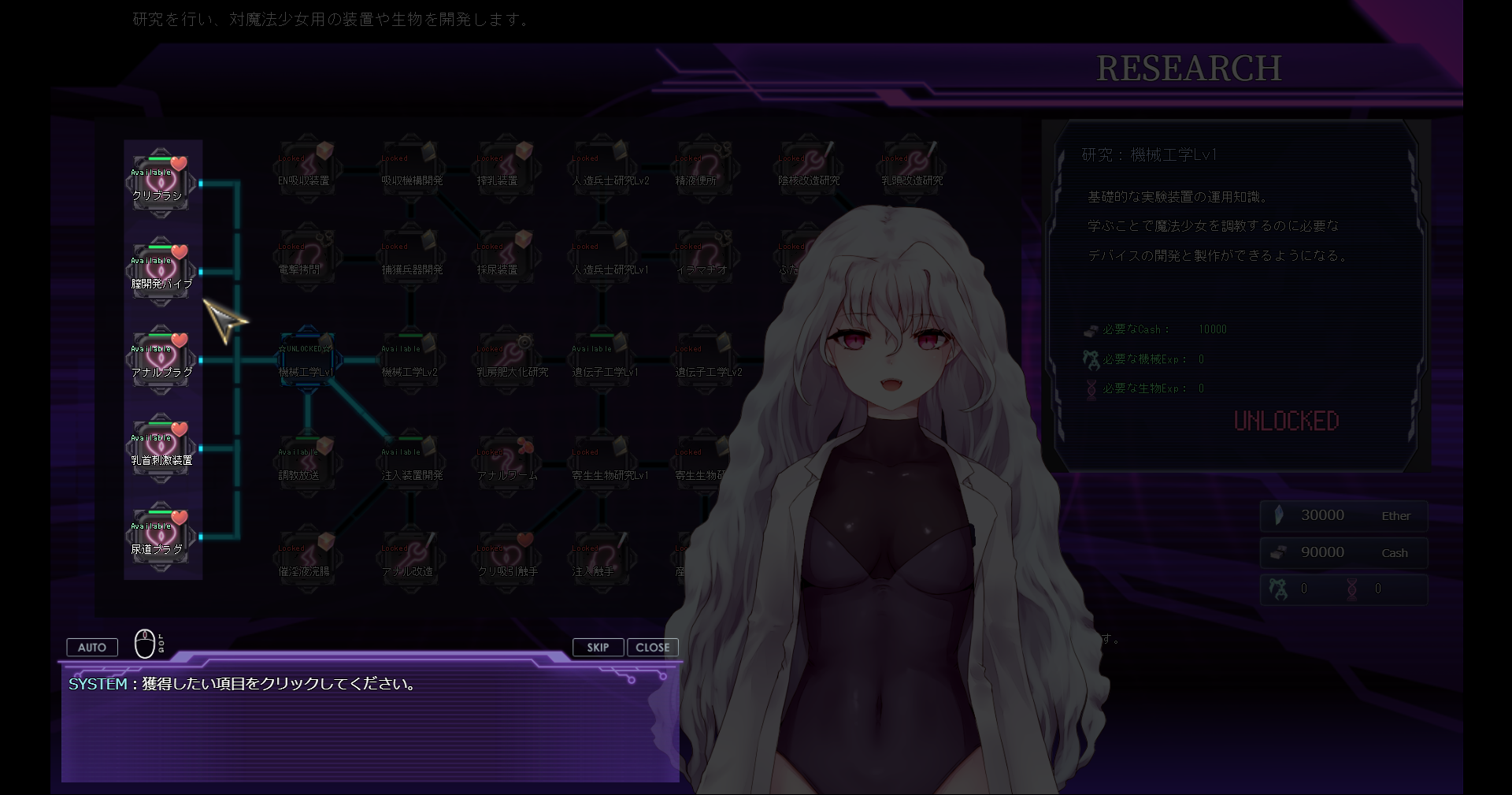
Task: Close the dialogue box
Action: (652, 647)
